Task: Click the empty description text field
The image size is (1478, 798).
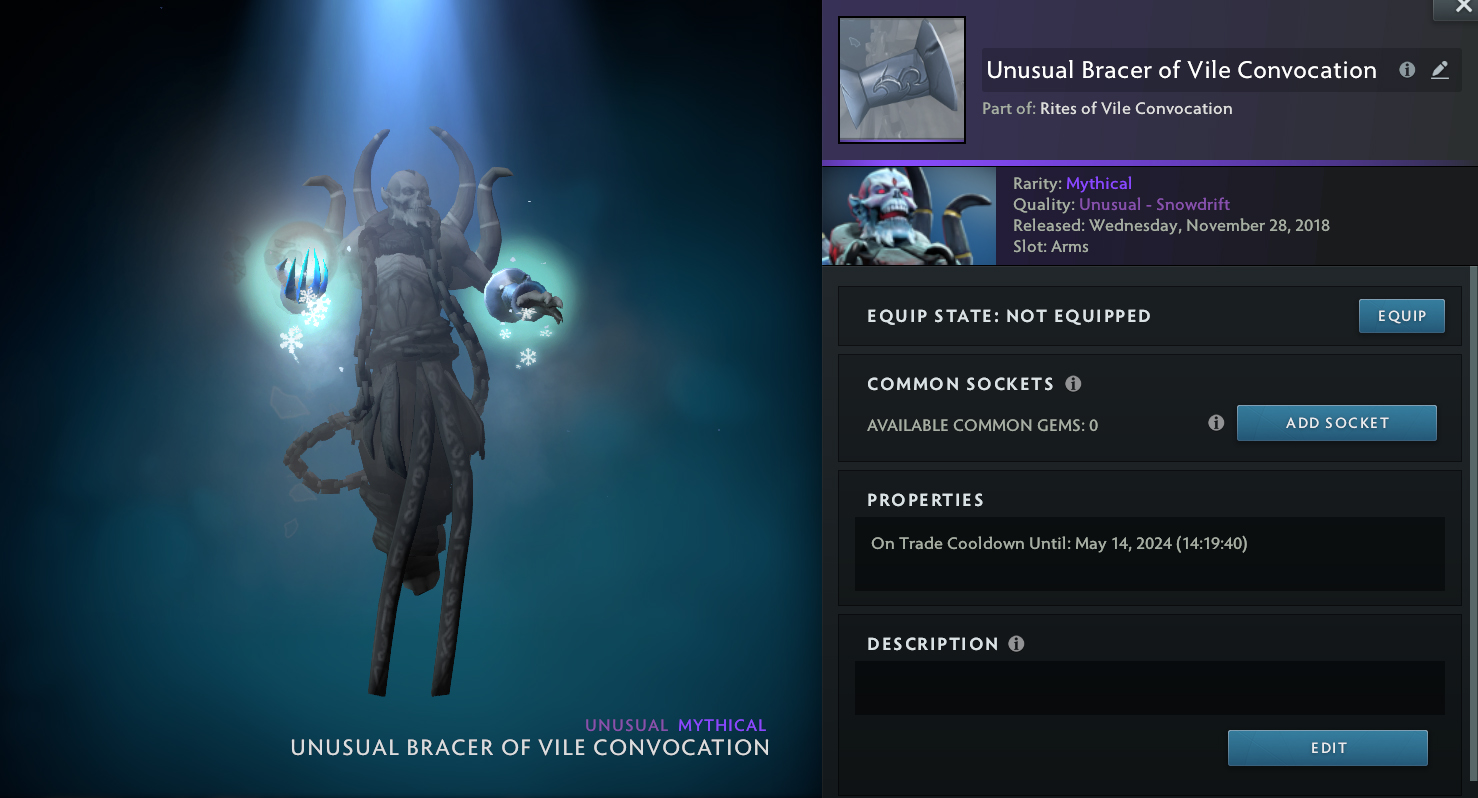Action: pos(1149,687)
